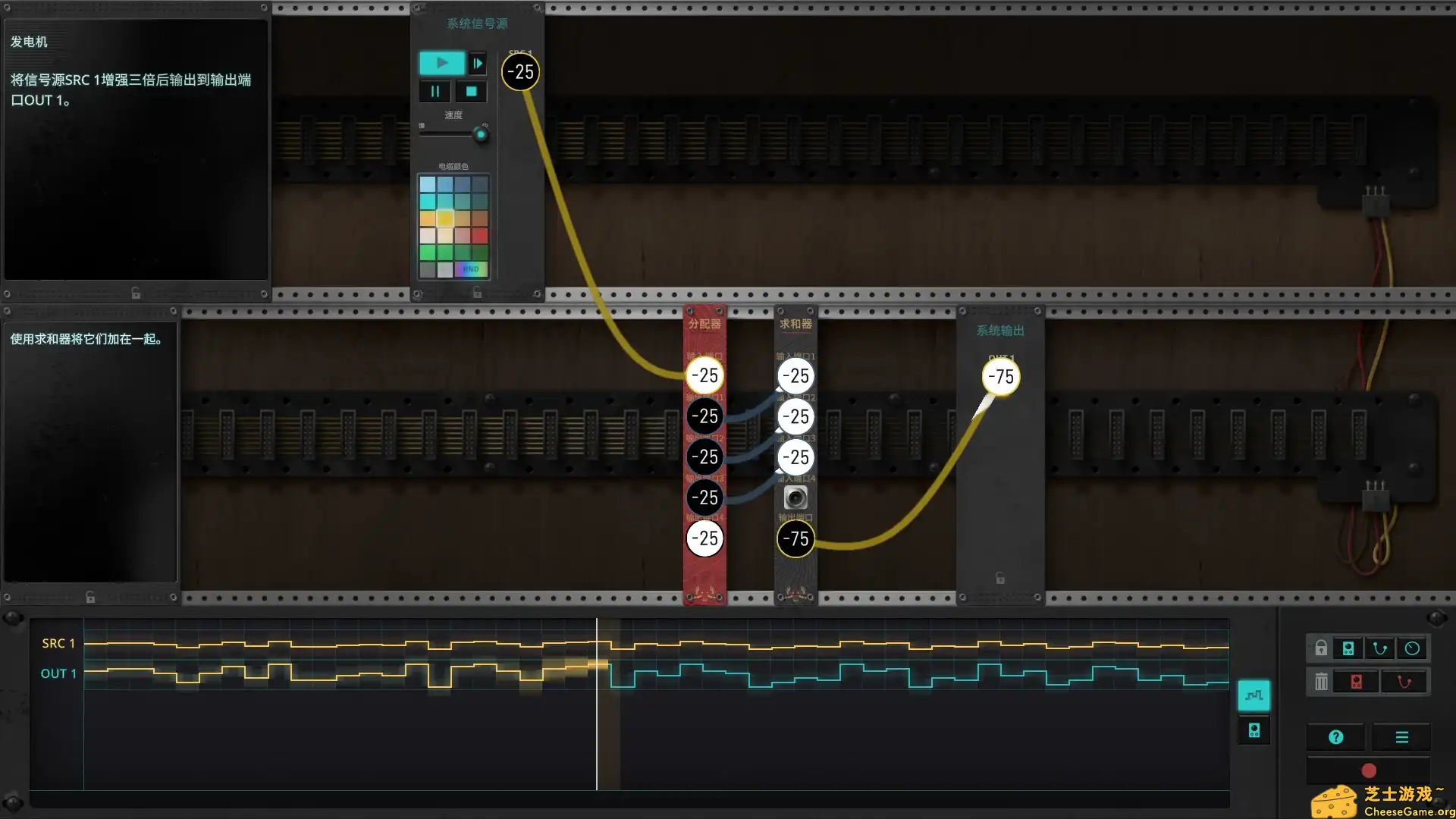Click the 速度 speed slider knob

tap(481, 134)
